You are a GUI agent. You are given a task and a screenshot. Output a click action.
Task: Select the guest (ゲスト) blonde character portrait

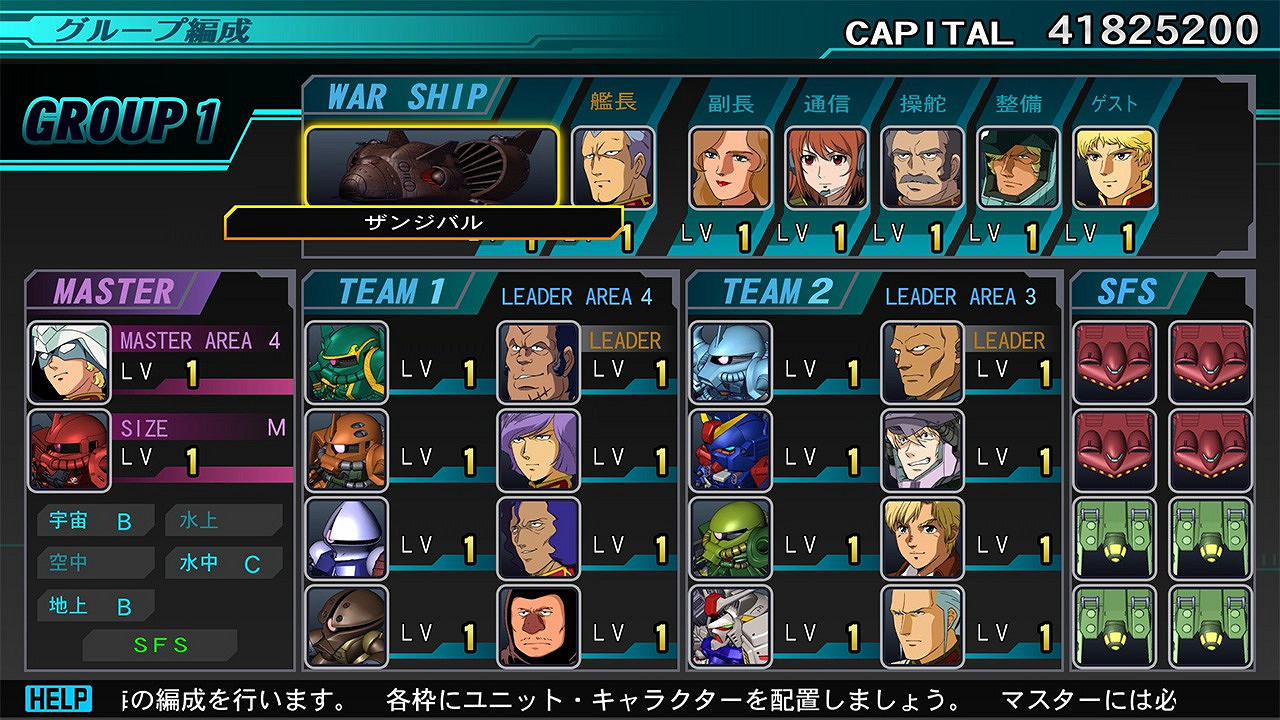click(x=1114, y=167)
